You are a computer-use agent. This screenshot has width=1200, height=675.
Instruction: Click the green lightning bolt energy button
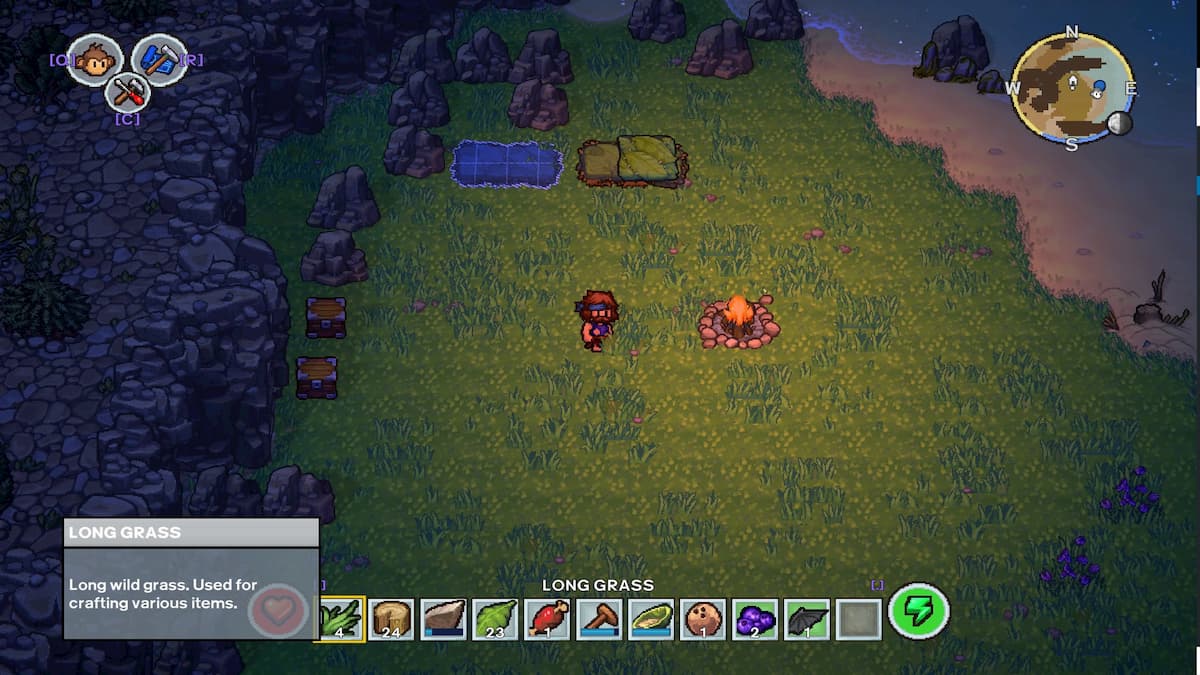(918, 611)
